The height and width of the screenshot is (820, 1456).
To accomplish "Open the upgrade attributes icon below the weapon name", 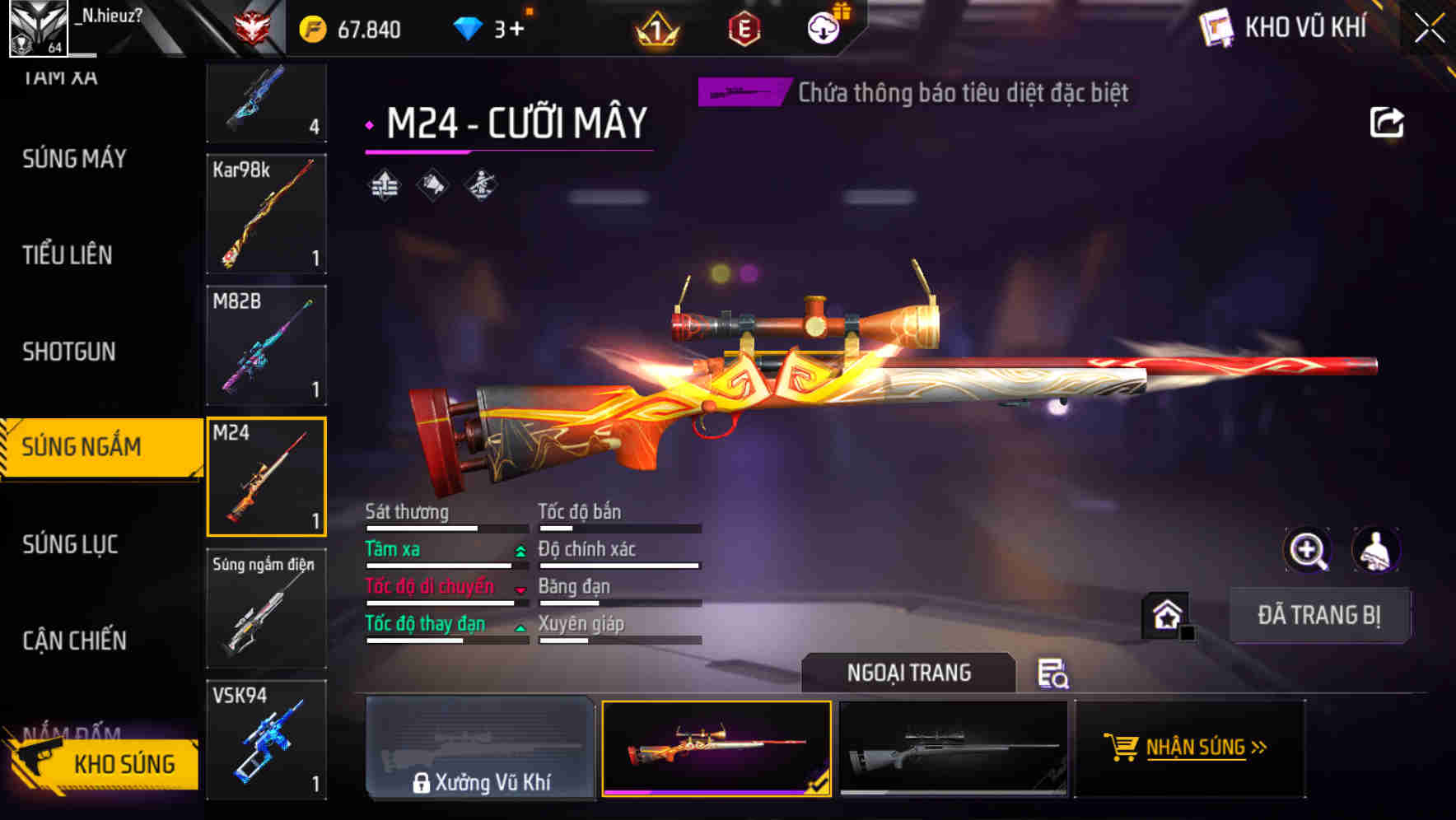I will [x=384, y=185].
